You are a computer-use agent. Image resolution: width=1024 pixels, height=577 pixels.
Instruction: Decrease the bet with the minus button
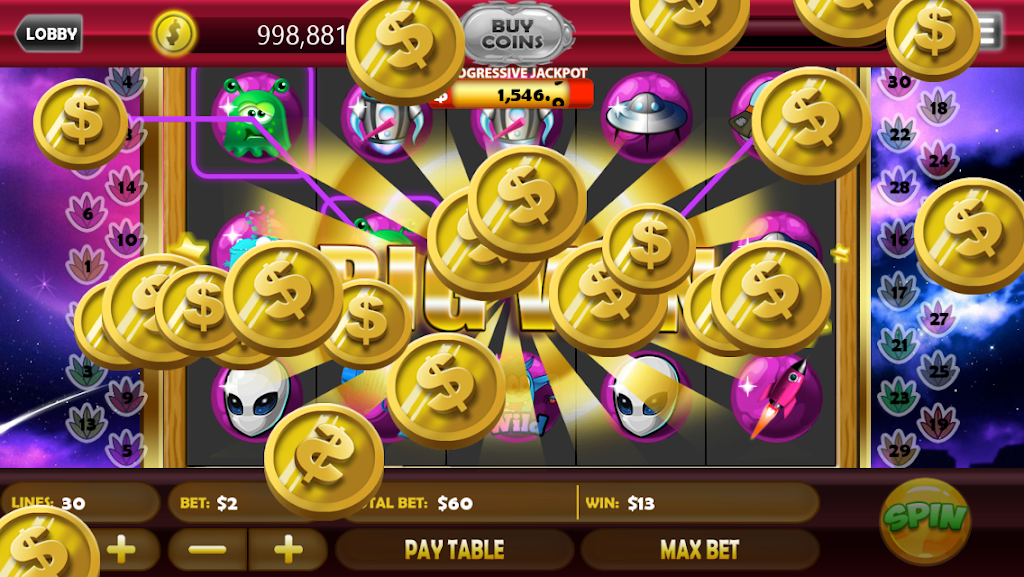pos(208,549)
